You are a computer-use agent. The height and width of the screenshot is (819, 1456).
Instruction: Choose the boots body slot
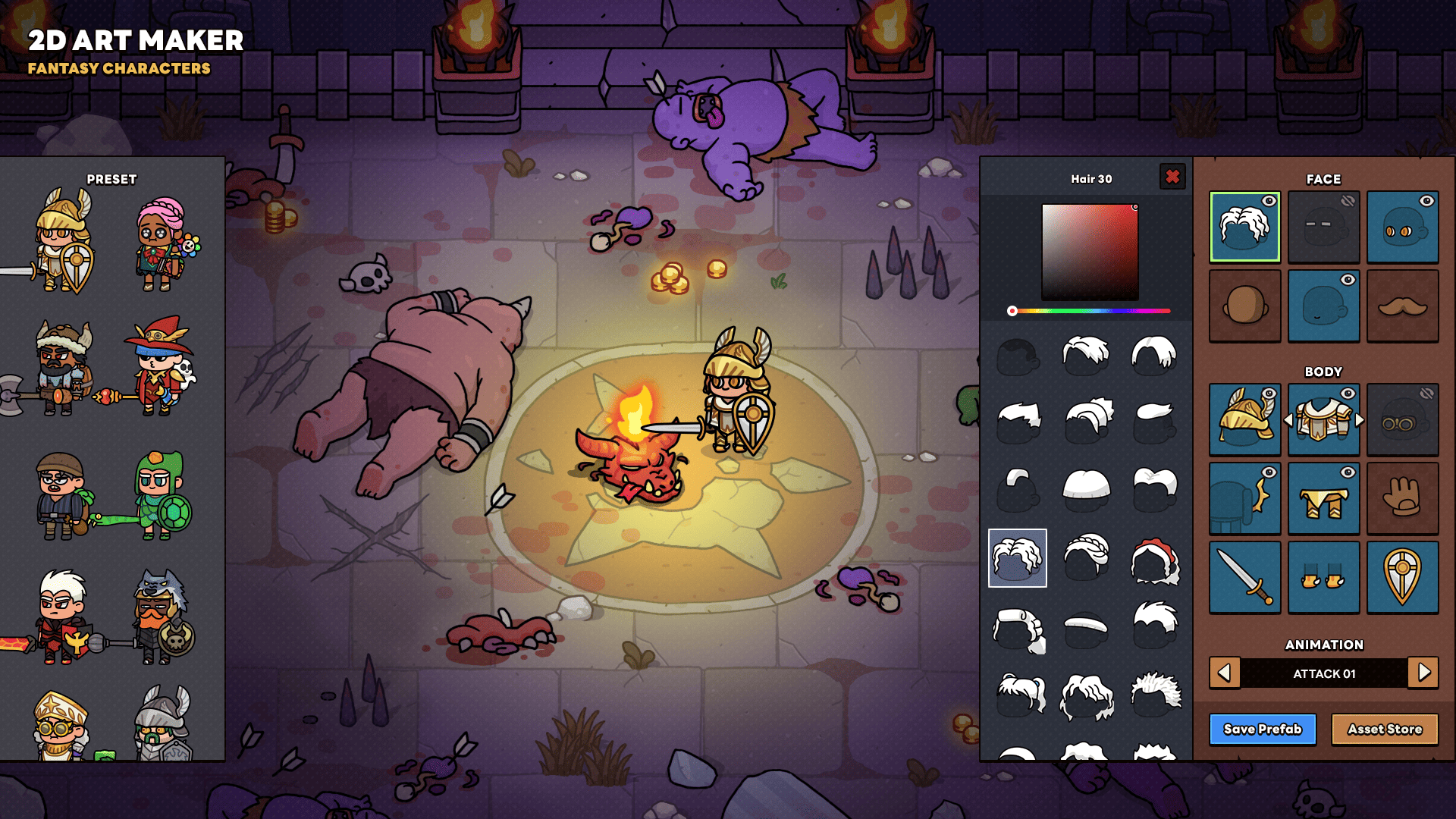(1323, 577)
